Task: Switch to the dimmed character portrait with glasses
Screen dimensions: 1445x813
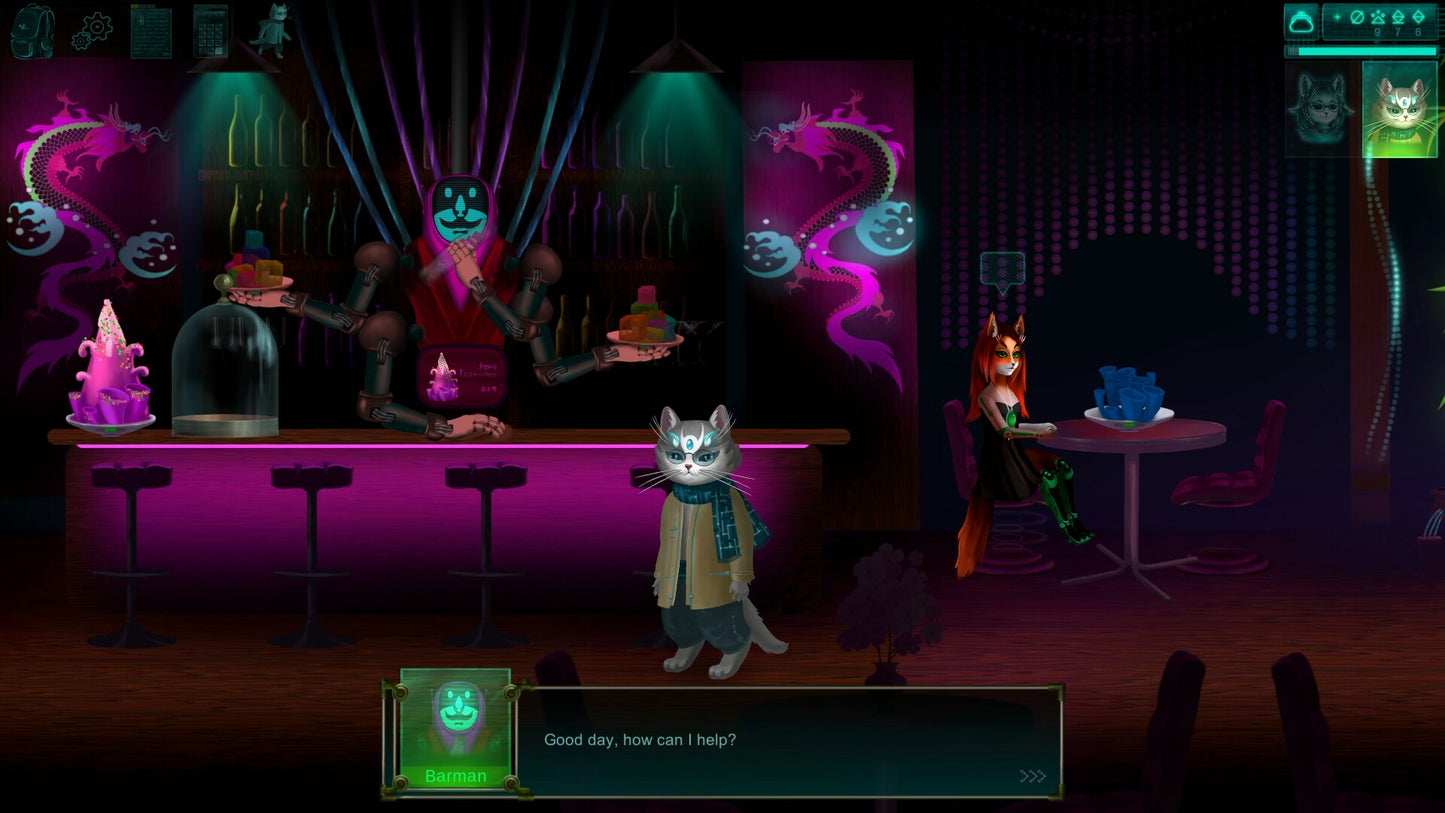Action: point(1321,109)
